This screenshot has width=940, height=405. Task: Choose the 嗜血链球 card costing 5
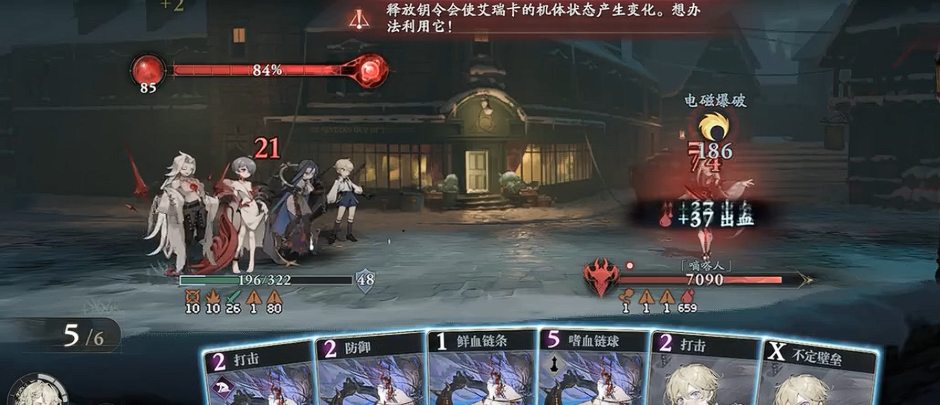(592, 368)
